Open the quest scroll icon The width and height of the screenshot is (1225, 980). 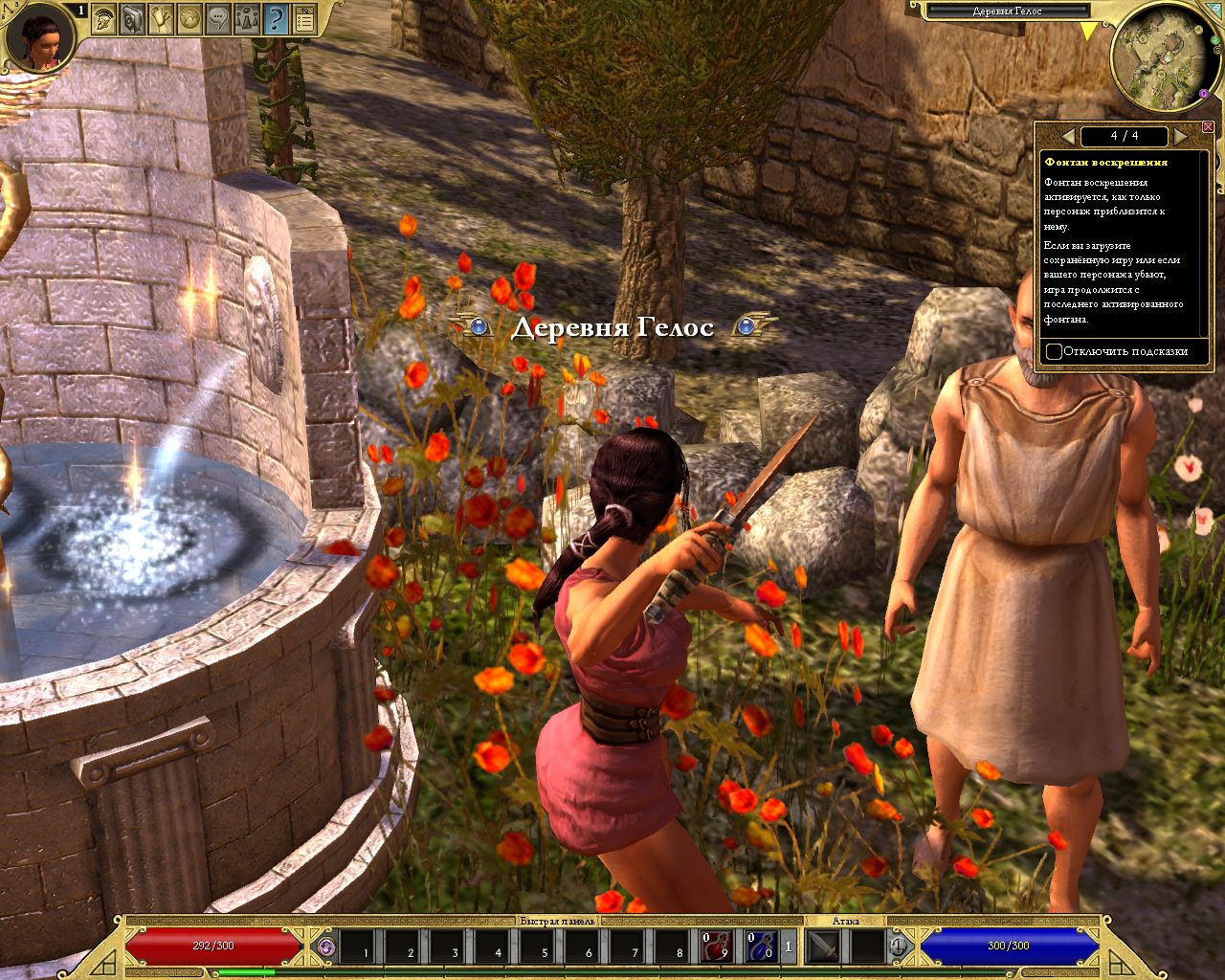click(161, 18)
